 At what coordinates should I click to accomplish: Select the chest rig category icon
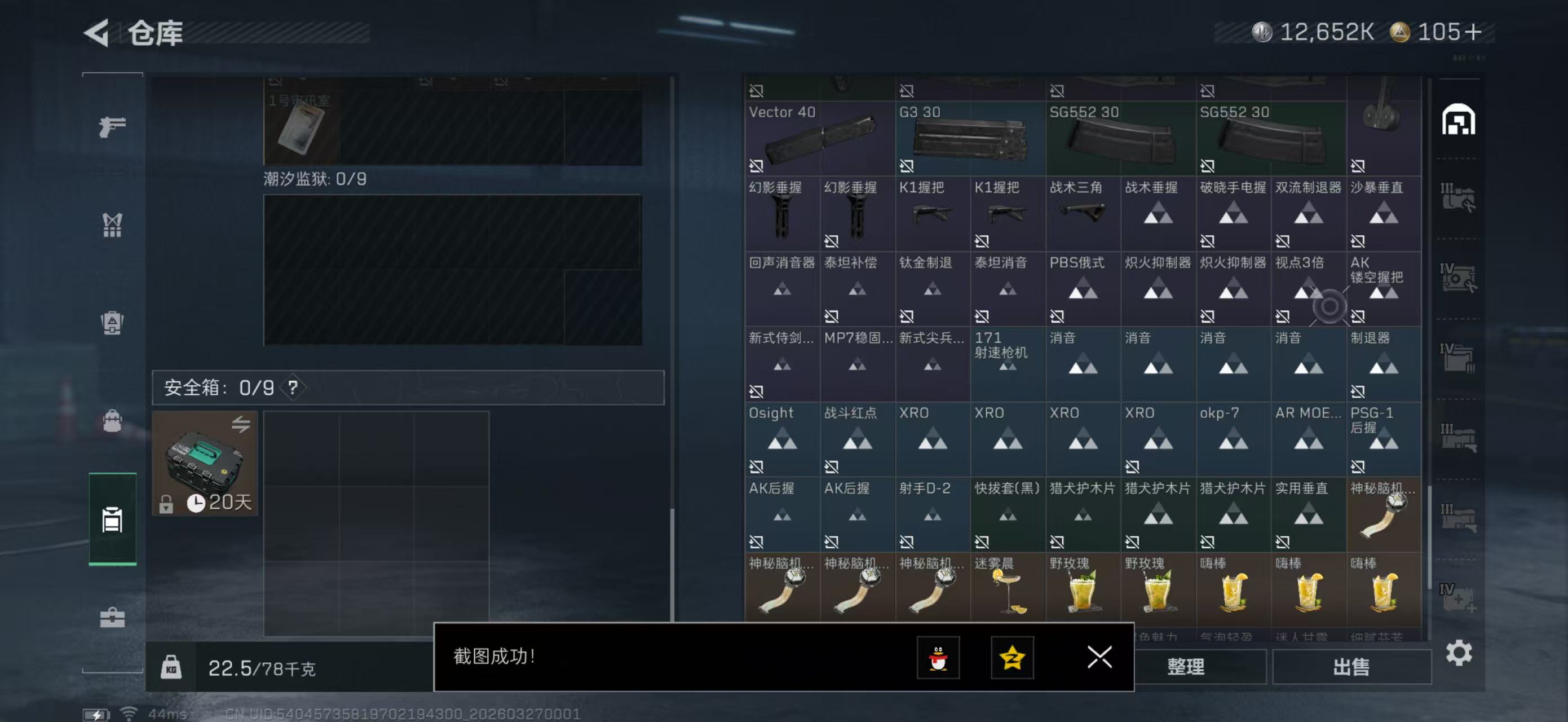[112, 225]
